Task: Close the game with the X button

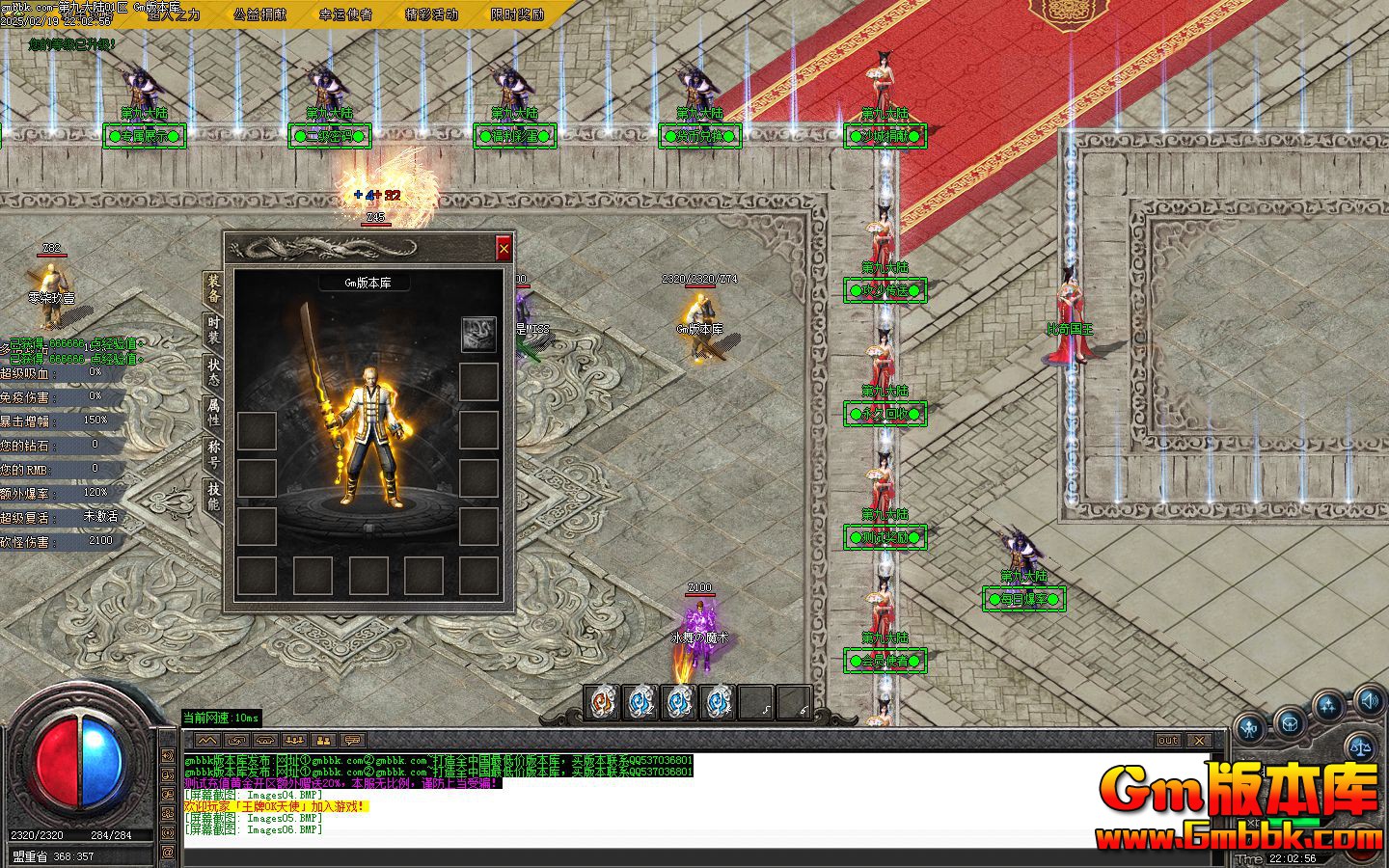Action: pyautogui.click(x=1198, y=741)
